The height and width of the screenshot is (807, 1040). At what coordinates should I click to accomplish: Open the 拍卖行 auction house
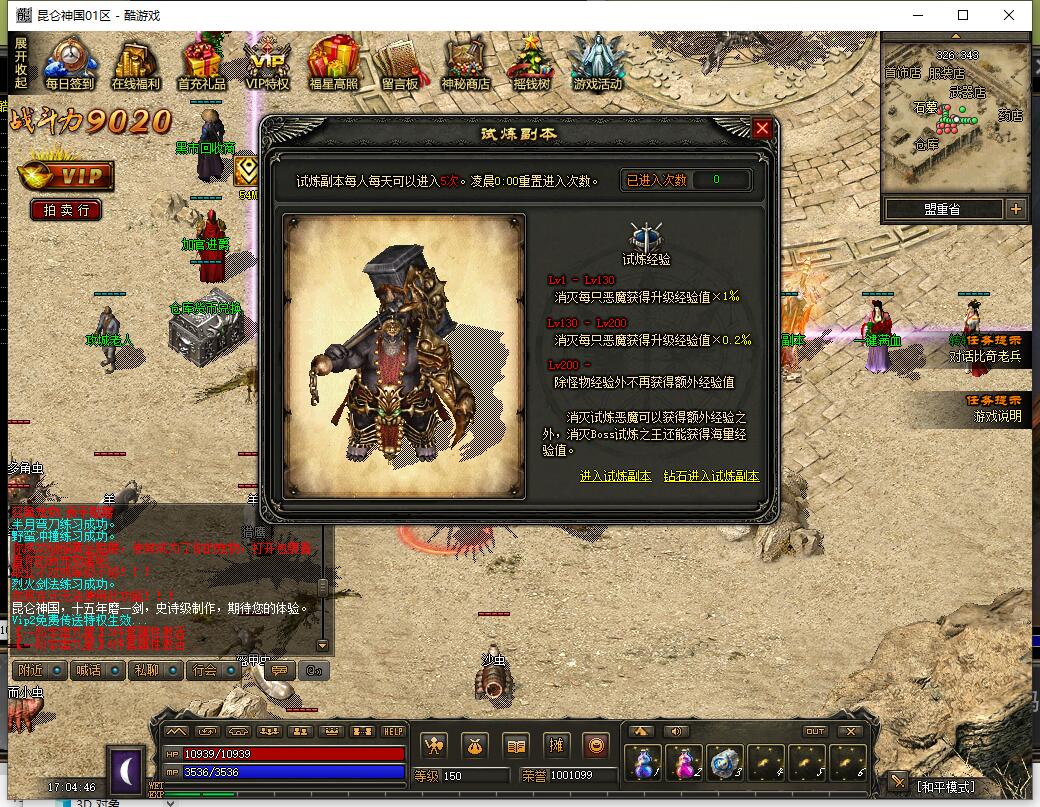[66, 210]
